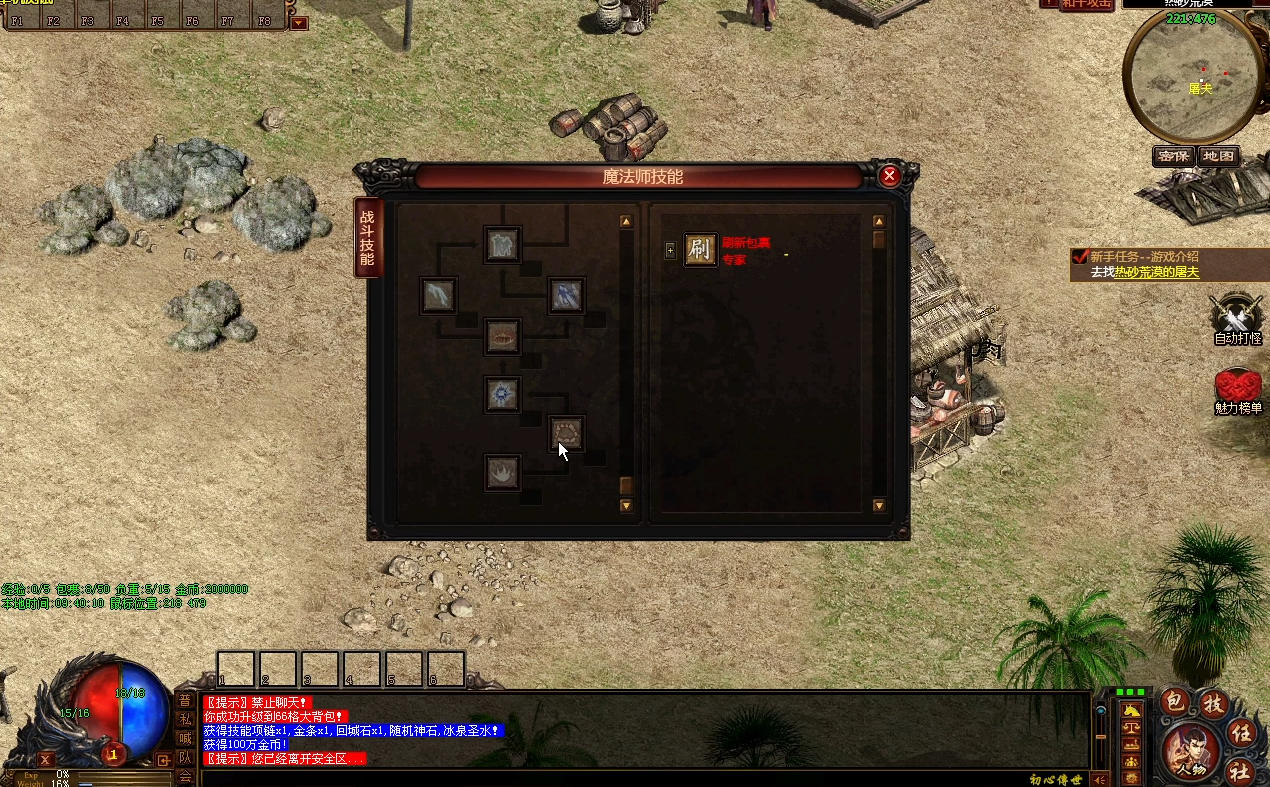The width and height of the screenshot is (1270, 787).
Task: Click the yellow horse mount icon
Action: (1132, 710)
